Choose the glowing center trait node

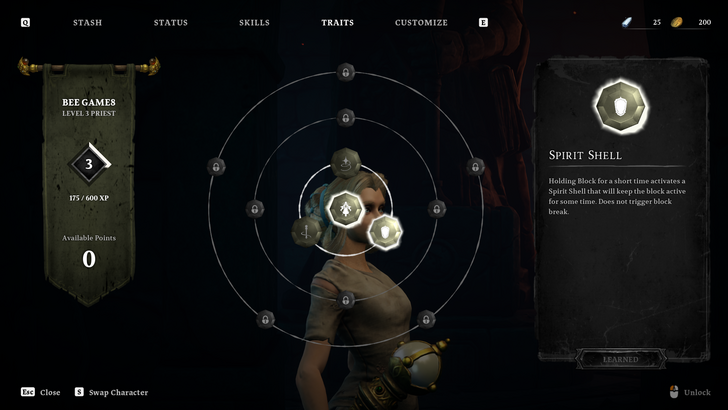tap(345, 208)
